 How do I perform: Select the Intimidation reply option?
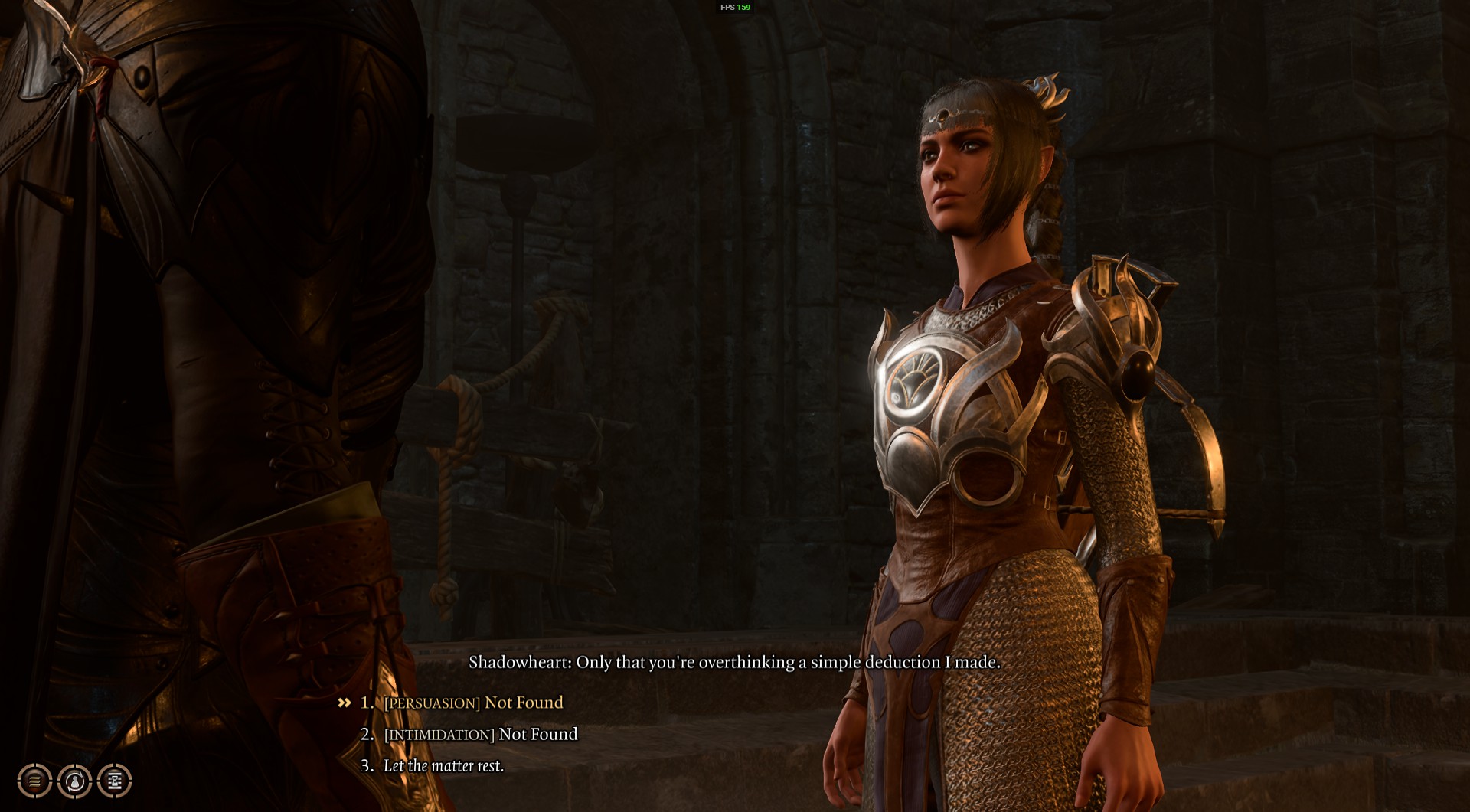(481, 734)
